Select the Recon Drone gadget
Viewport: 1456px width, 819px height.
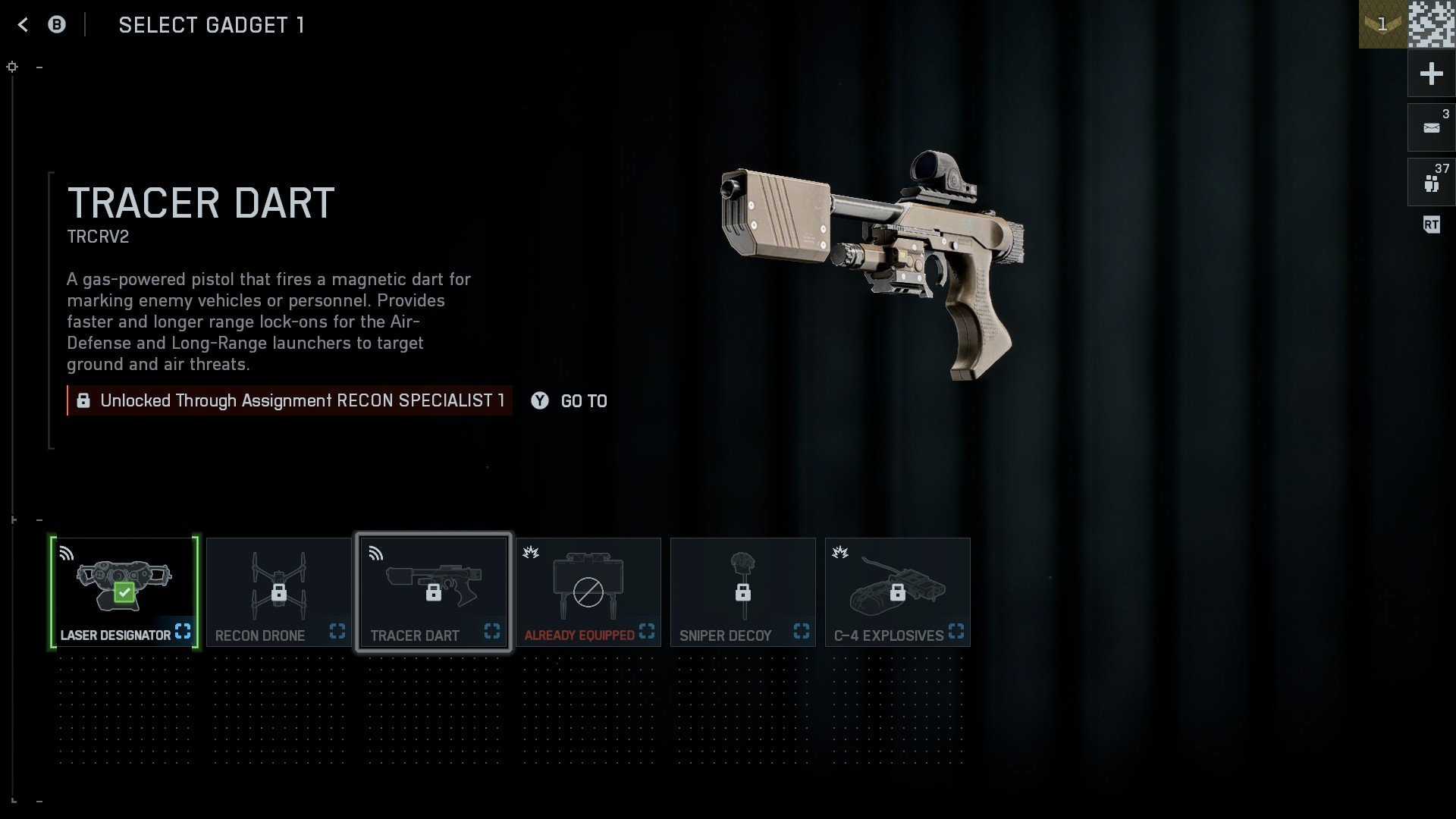(x=279, y=588)
